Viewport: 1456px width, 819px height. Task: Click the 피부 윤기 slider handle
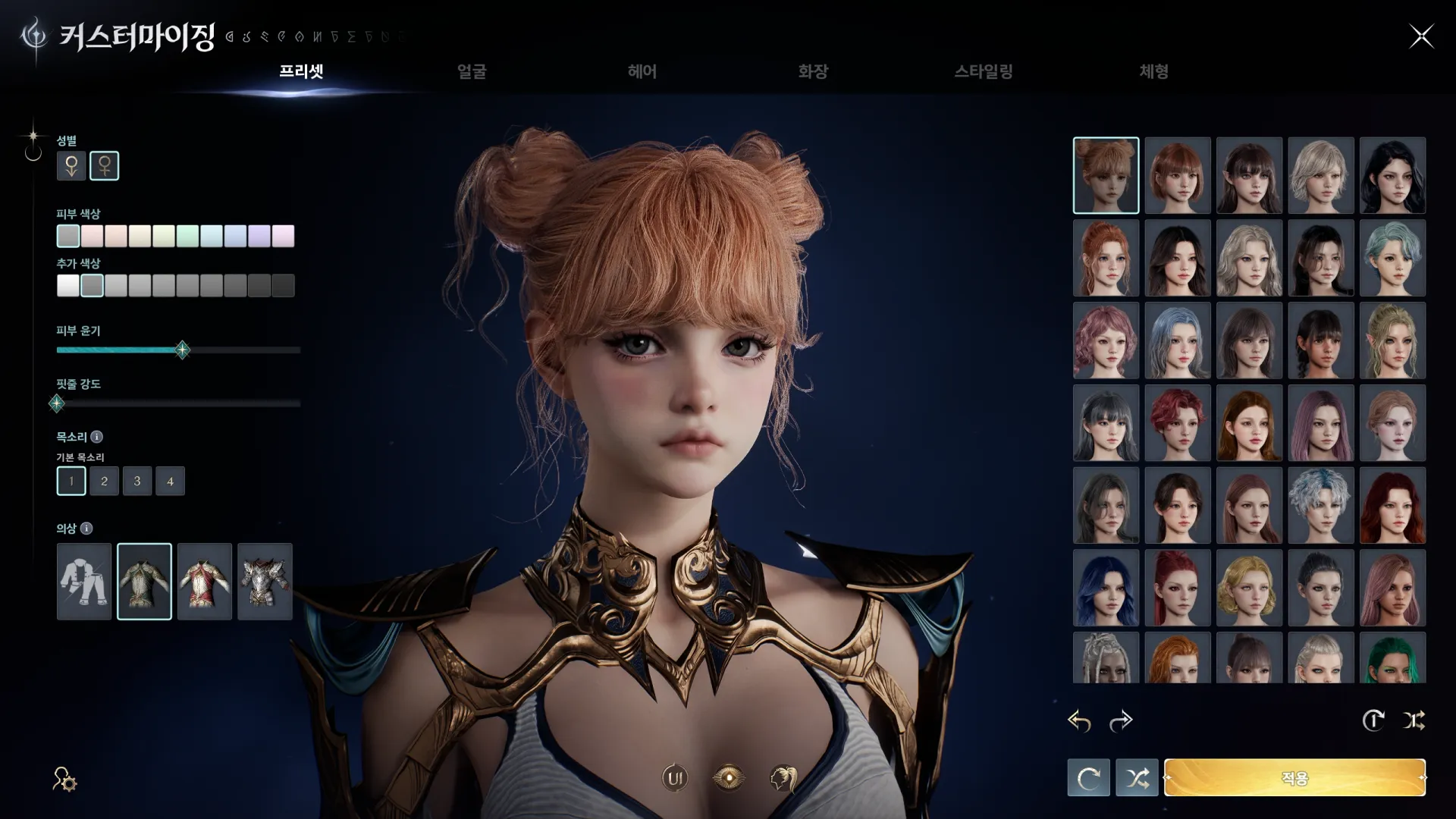pos(182,350)
